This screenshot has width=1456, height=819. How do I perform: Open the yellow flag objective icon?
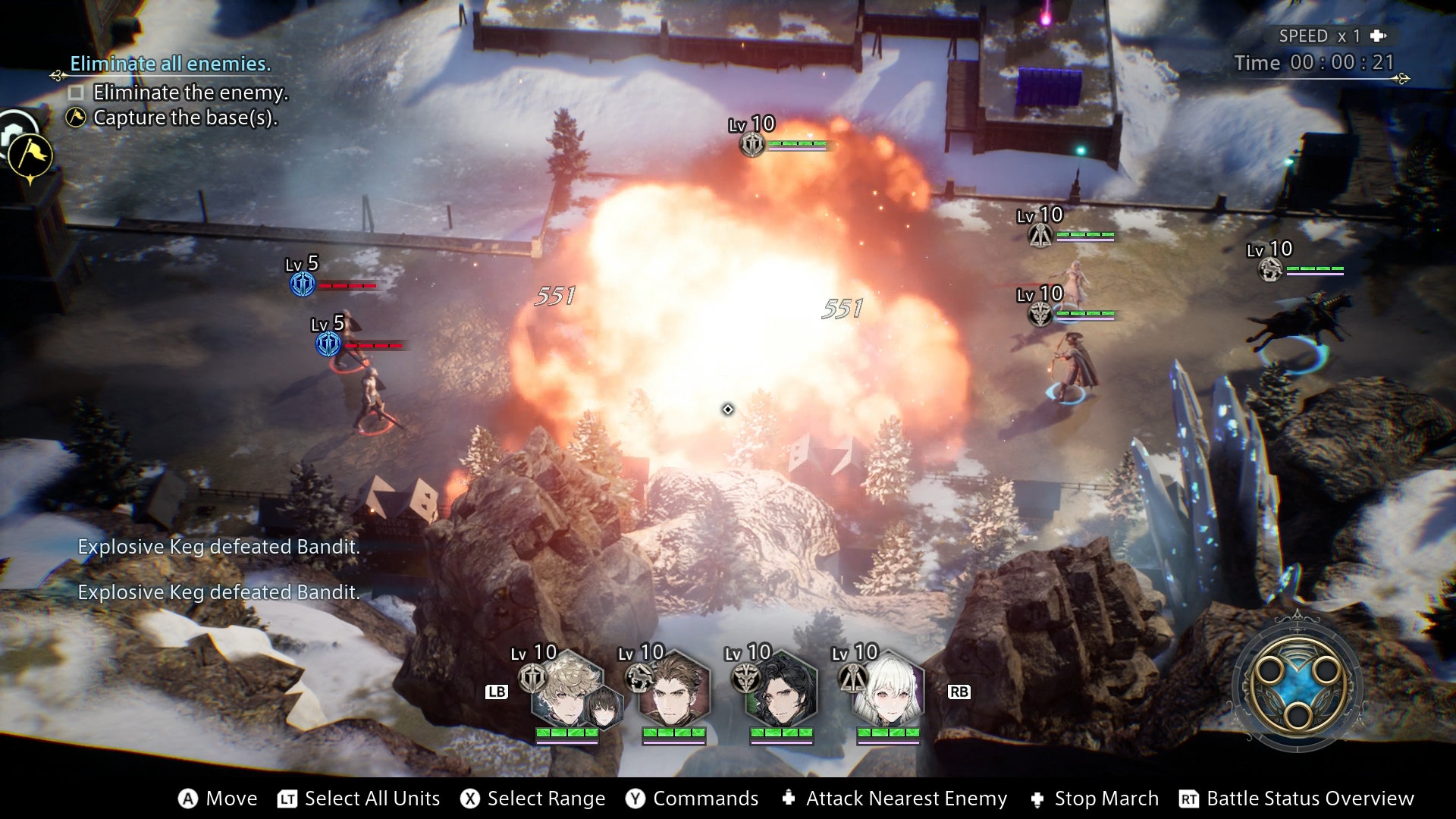30,155
